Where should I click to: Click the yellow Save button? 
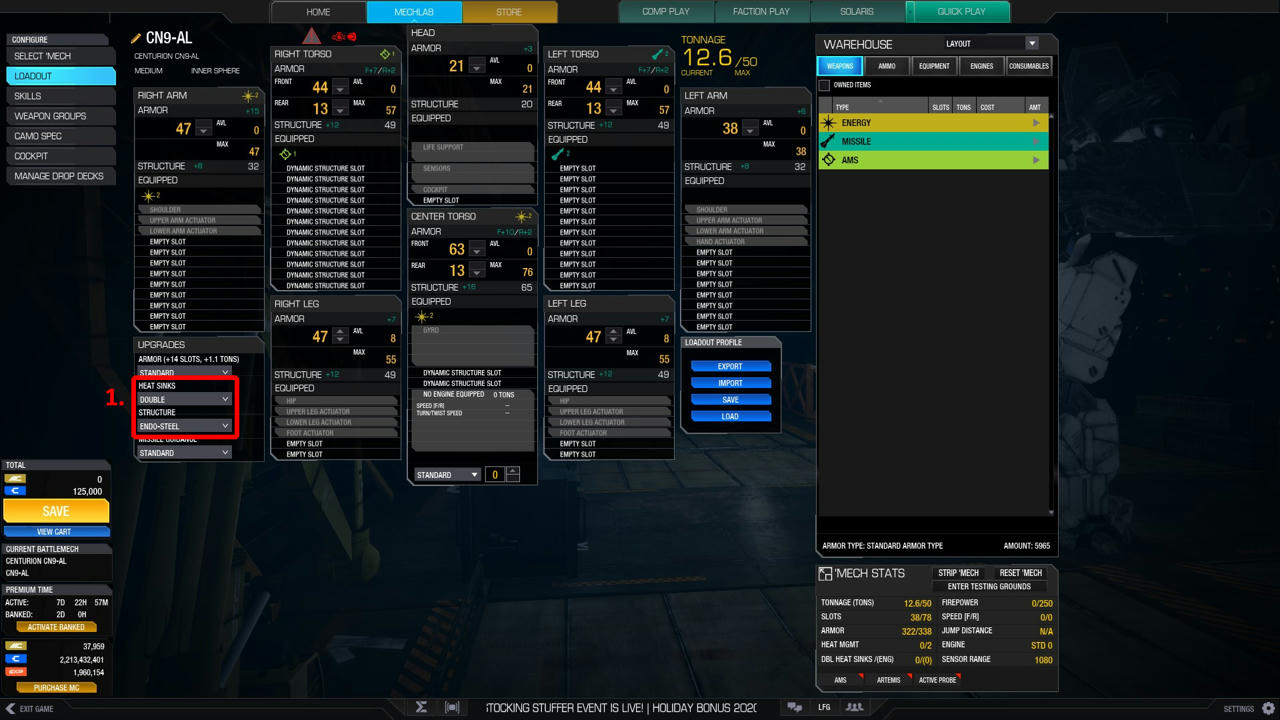coord(56,511)
